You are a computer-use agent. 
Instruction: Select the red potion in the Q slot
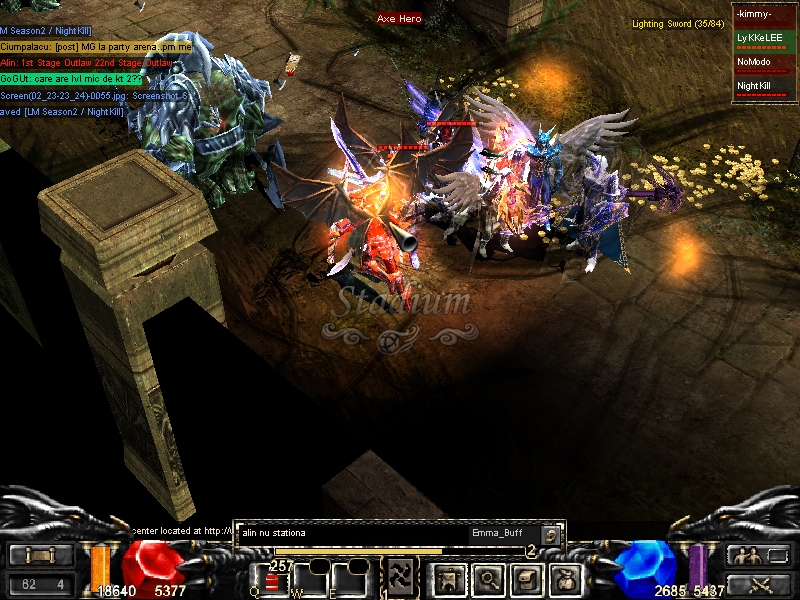pyautogui.click(x=273, y=581)
